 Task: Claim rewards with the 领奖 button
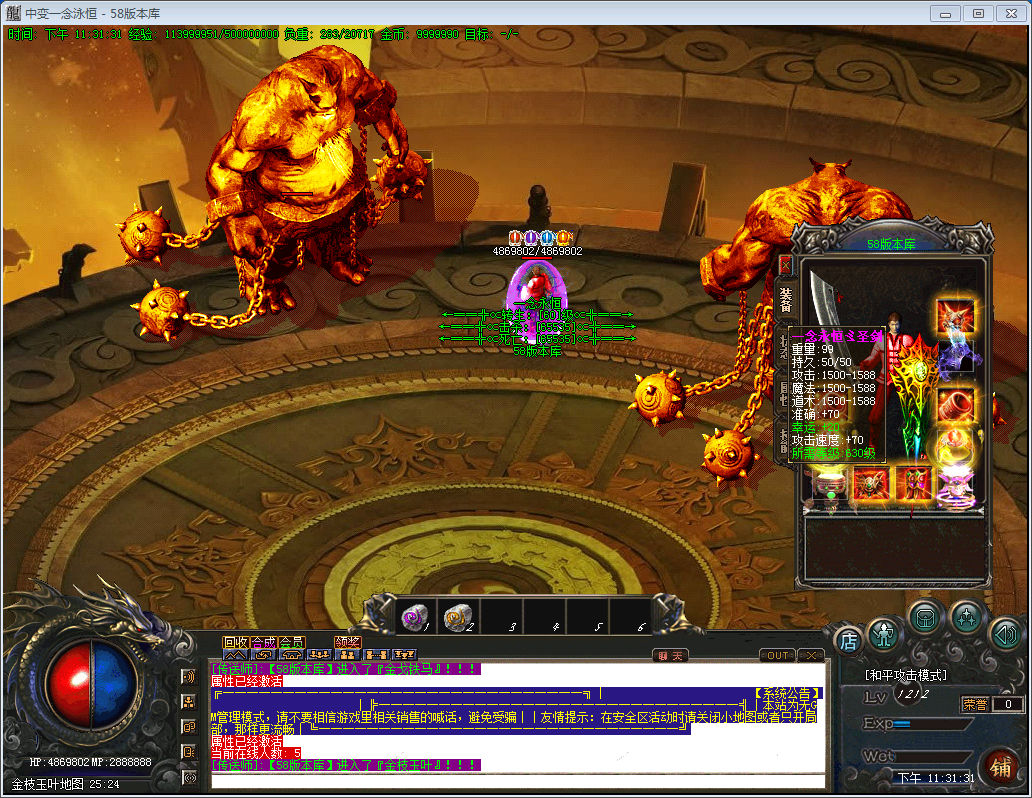(x=347, y=642)
